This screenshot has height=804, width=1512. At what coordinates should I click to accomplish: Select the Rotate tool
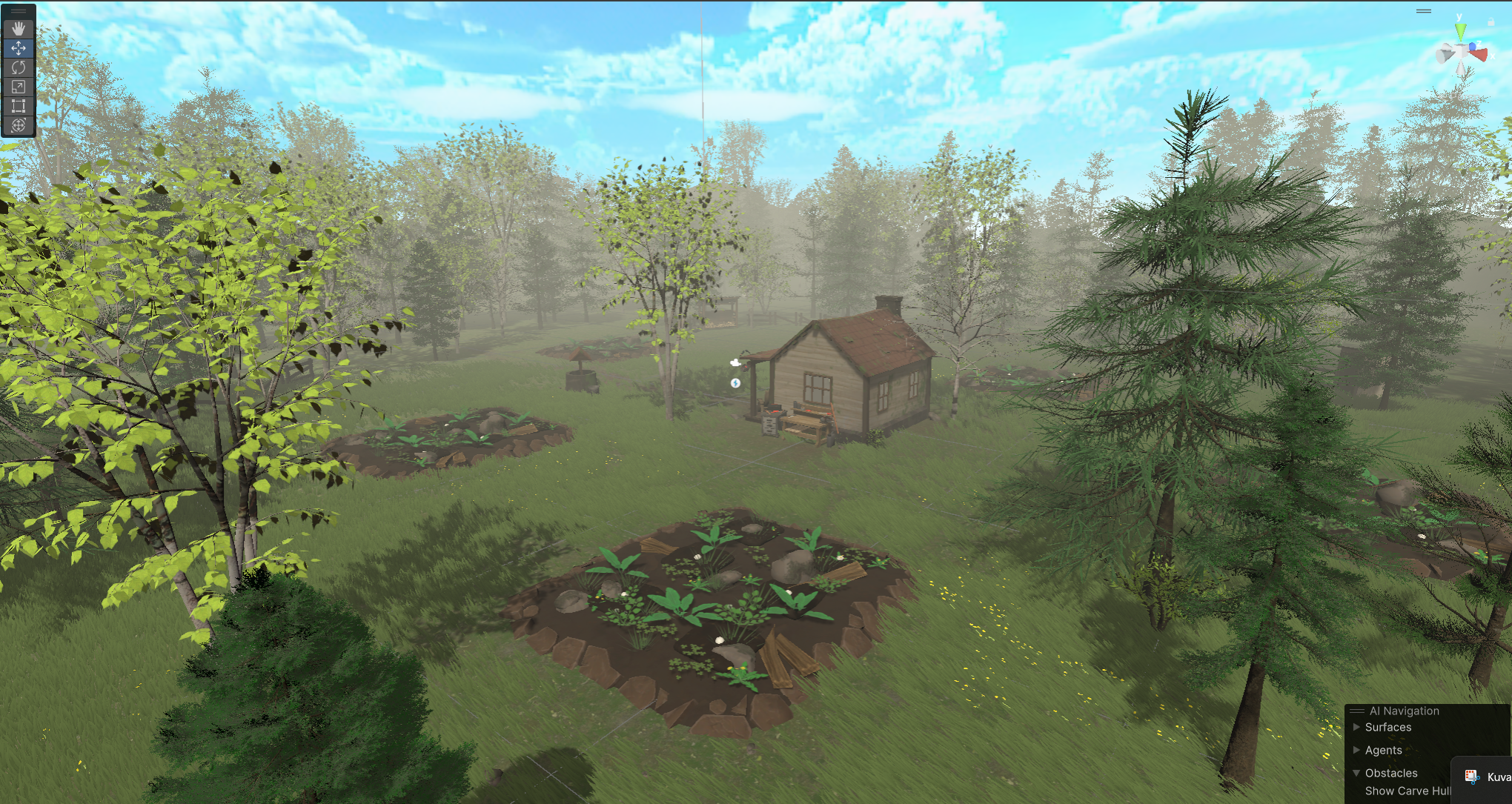19,67
